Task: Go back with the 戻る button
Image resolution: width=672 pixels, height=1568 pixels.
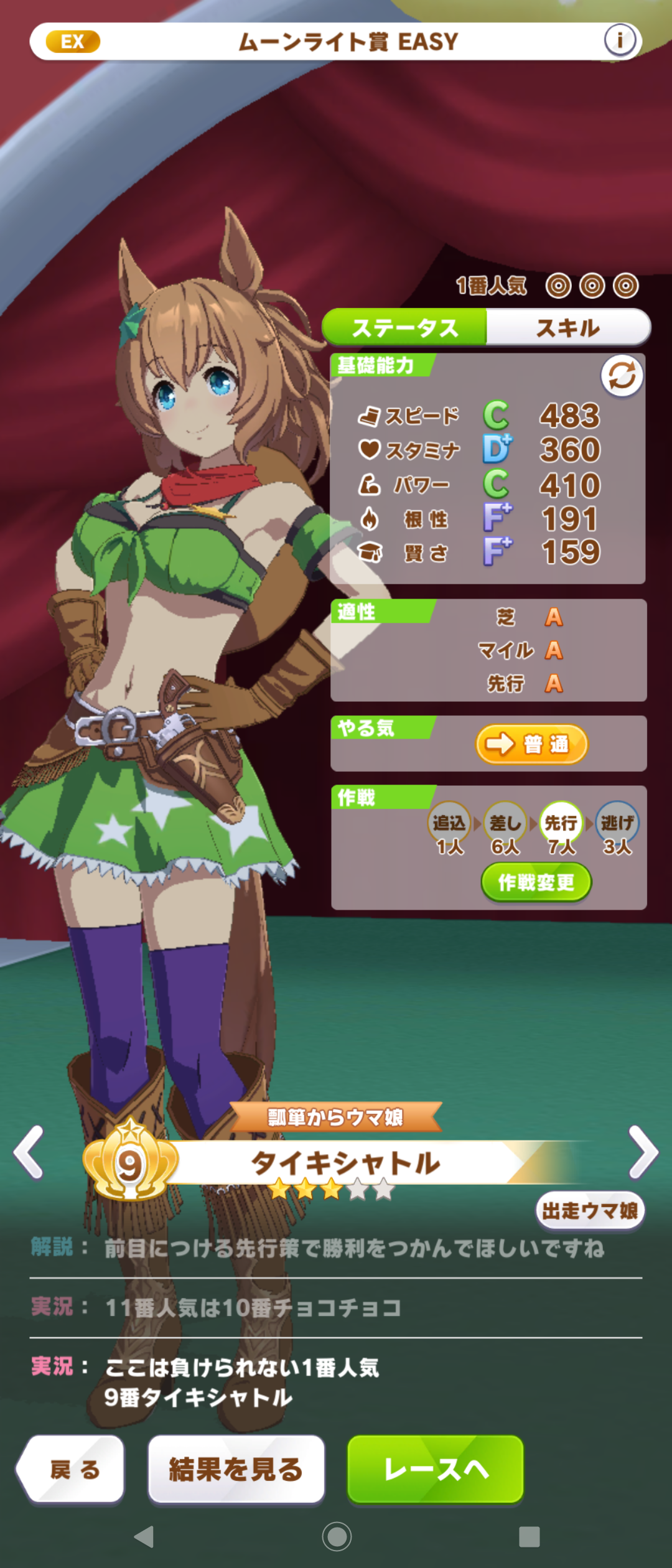Action: 73,1469
